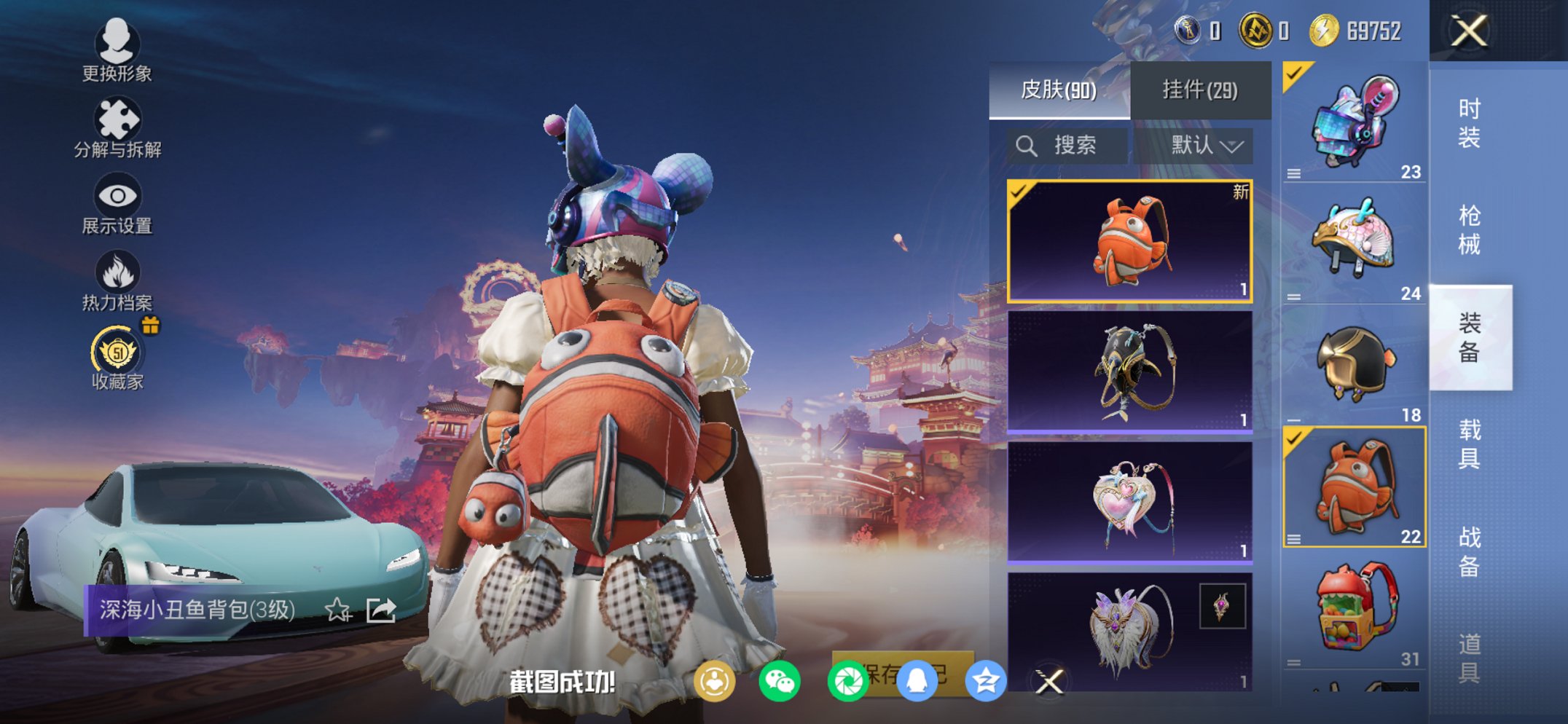1568x724 pixels.
Task: Select the 分解与拆解 dismantle option
Action: [x=117, y=127]
